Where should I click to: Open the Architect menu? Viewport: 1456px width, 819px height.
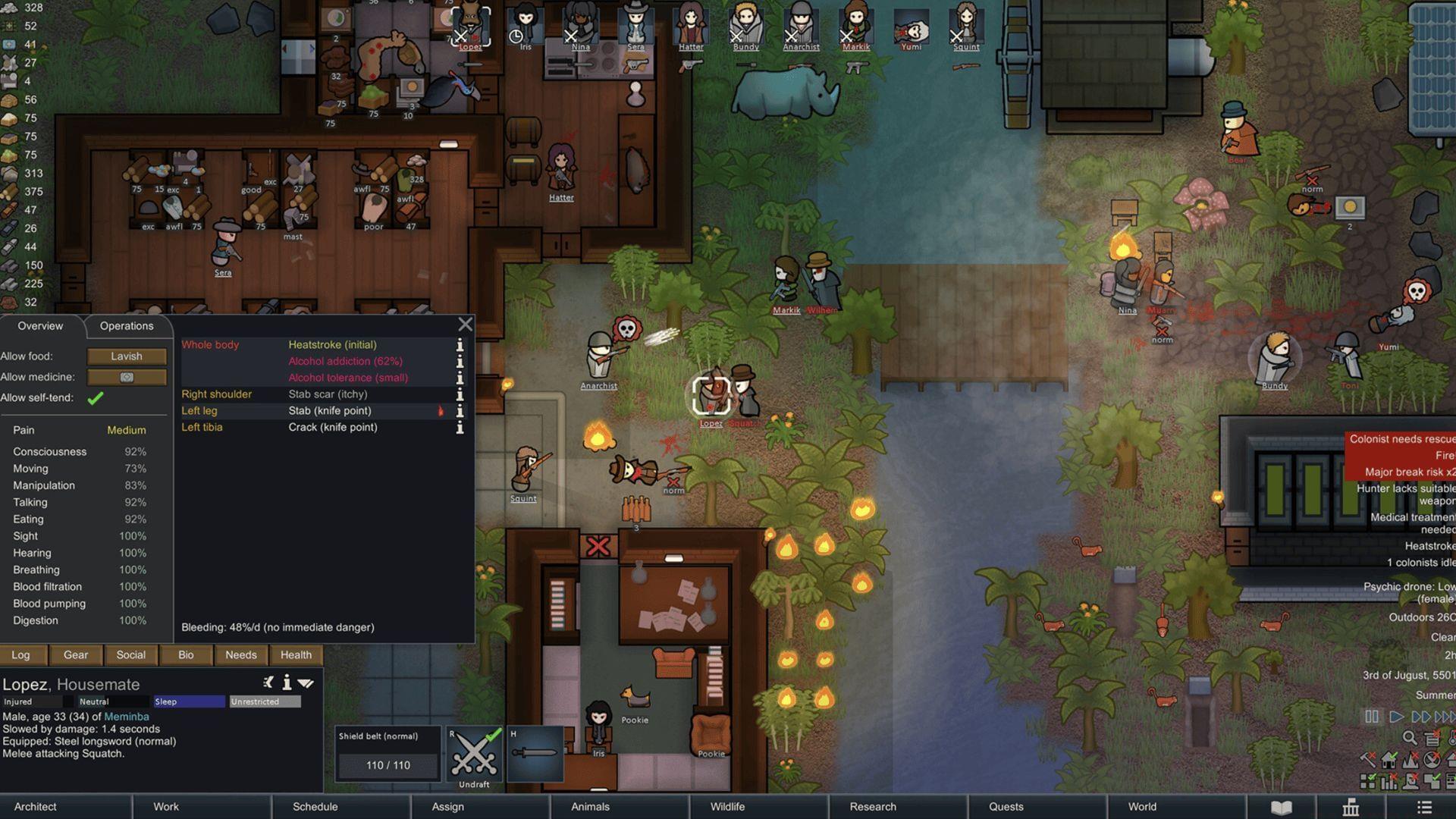pos(35,806)
